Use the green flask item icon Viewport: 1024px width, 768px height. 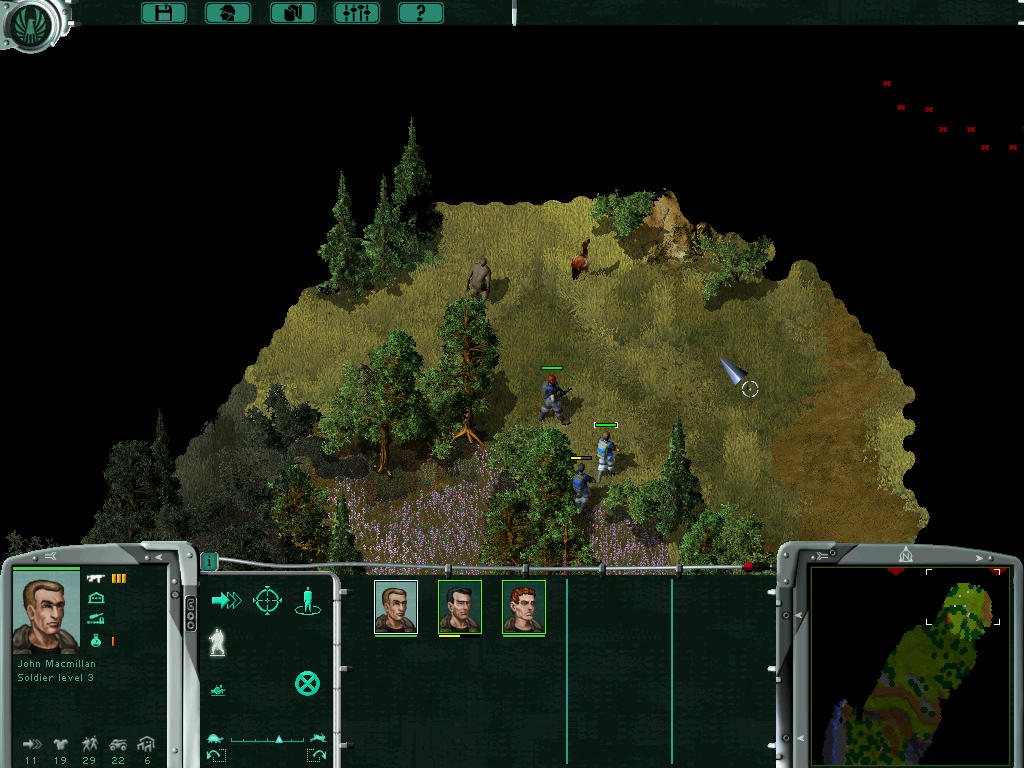(96, 640)
